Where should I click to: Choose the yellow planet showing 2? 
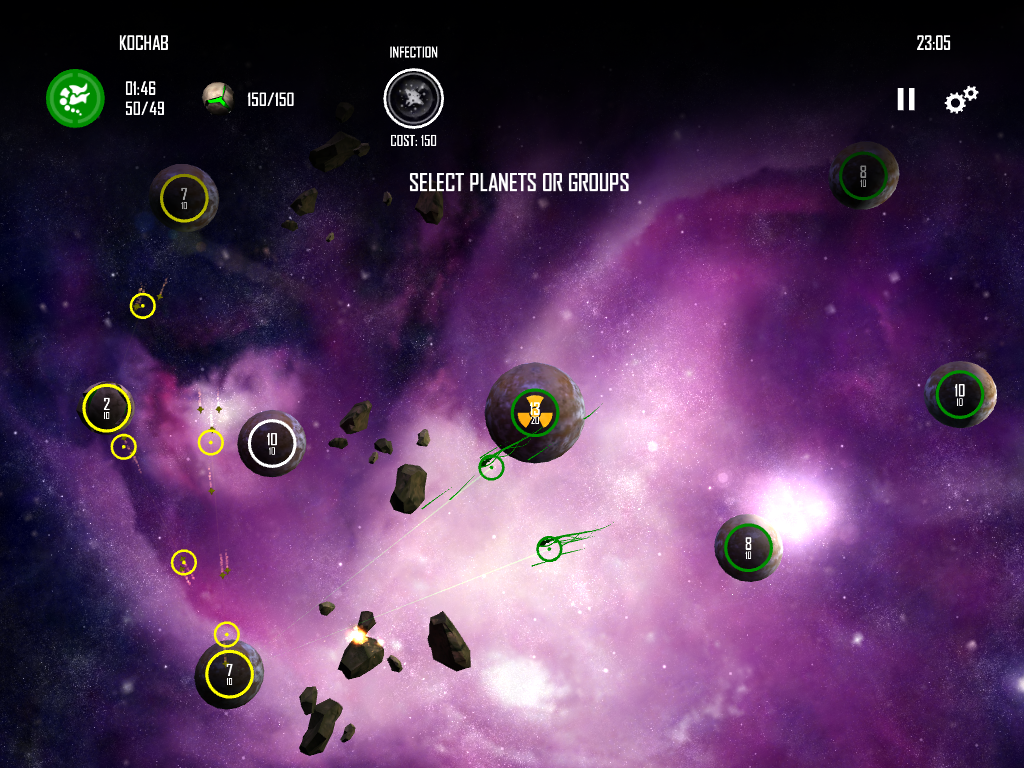pyautogui.click(x=107, y=407)
